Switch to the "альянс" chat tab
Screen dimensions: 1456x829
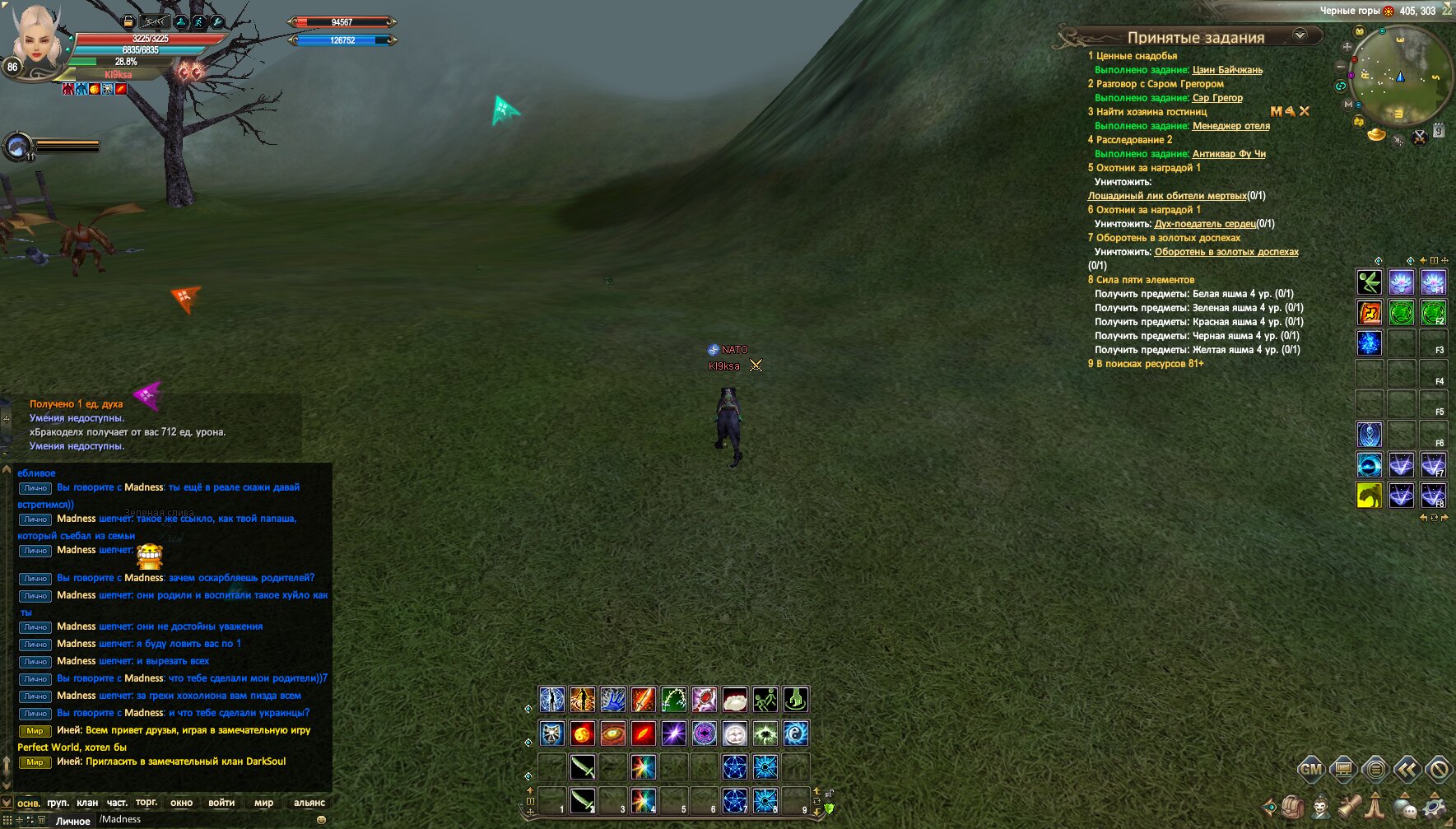tap(309, 803)
